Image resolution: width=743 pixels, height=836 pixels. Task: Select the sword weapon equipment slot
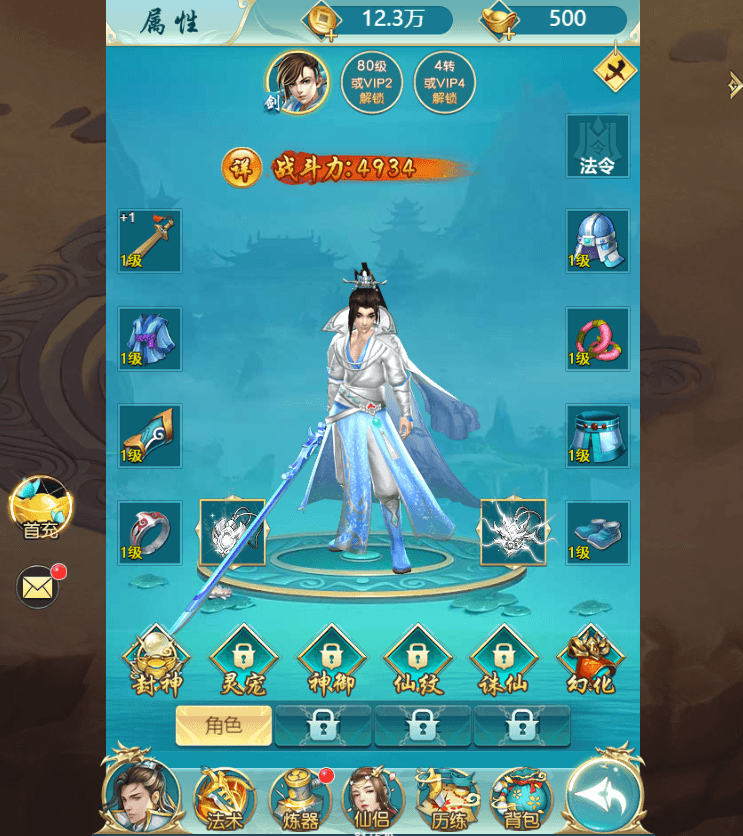(150, 241)
